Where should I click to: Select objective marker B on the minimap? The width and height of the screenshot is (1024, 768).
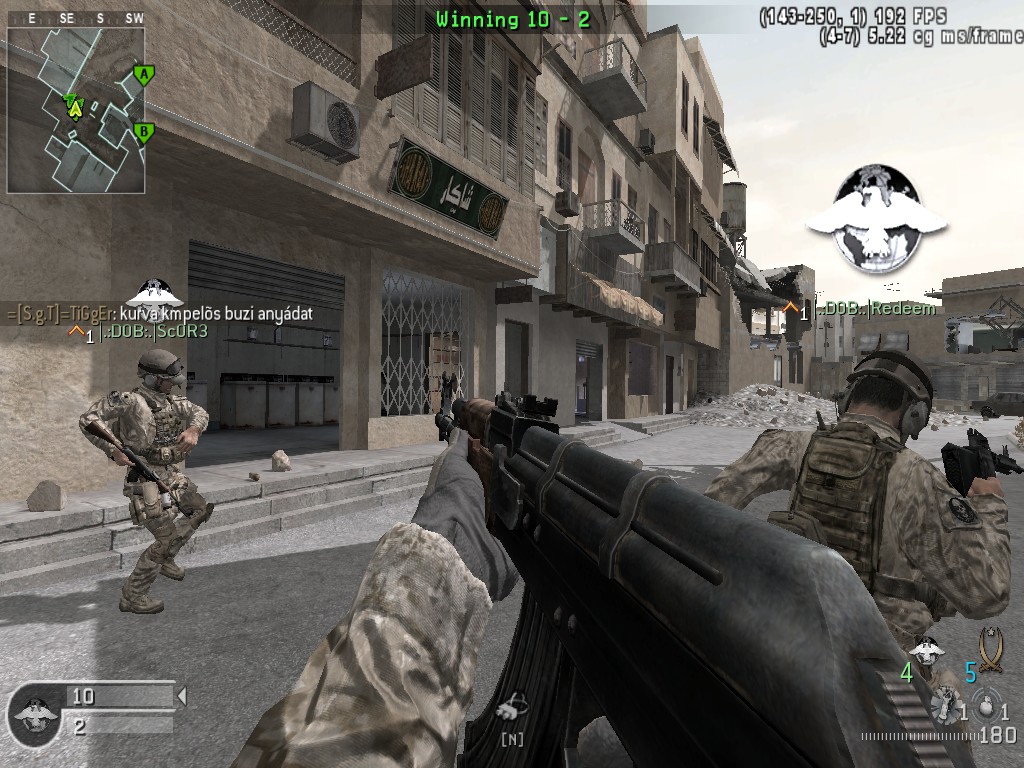click(144, 131)
